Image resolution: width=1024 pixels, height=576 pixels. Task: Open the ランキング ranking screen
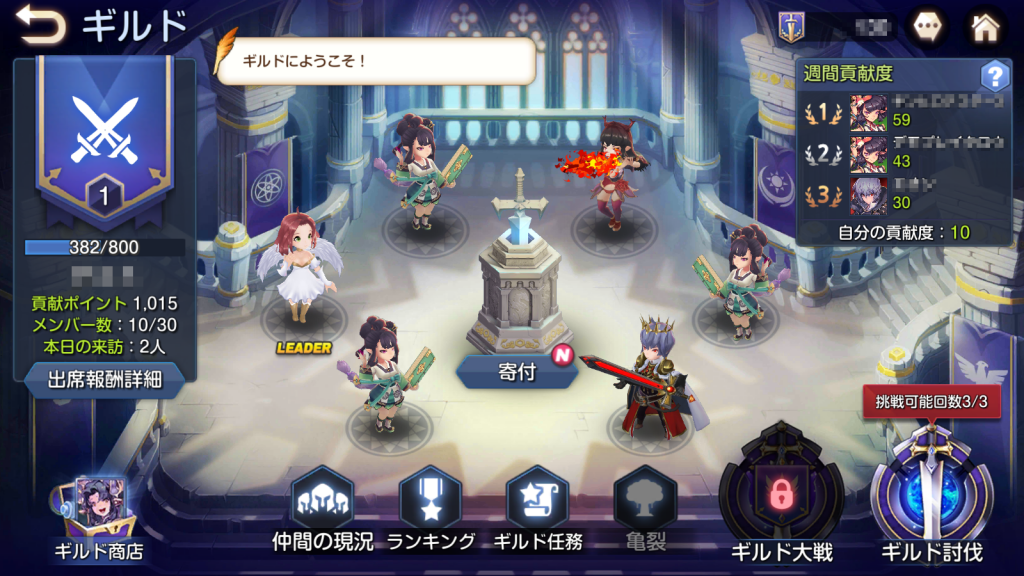(430, 508)
